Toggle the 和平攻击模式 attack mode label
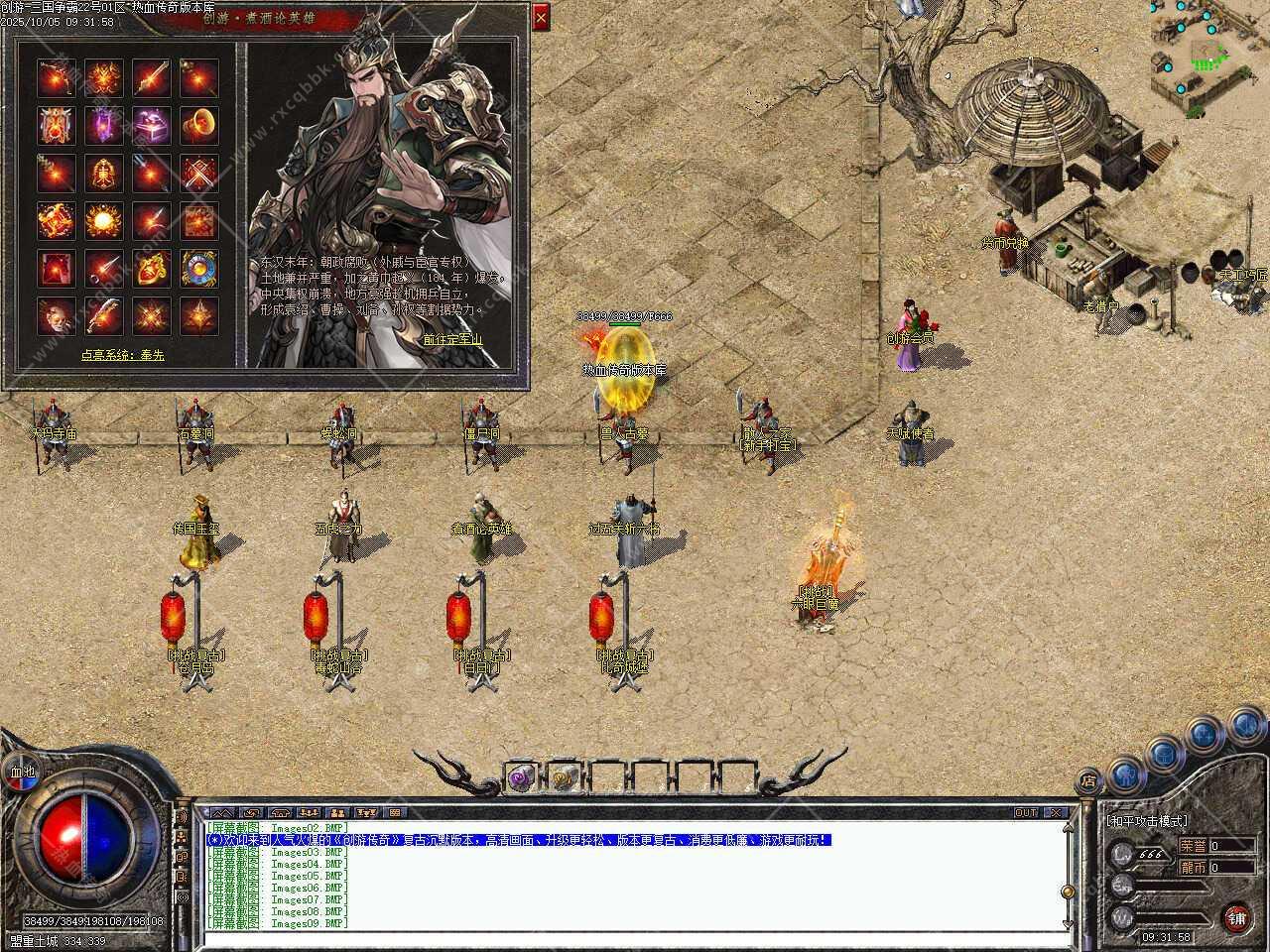 [1148, 822]
